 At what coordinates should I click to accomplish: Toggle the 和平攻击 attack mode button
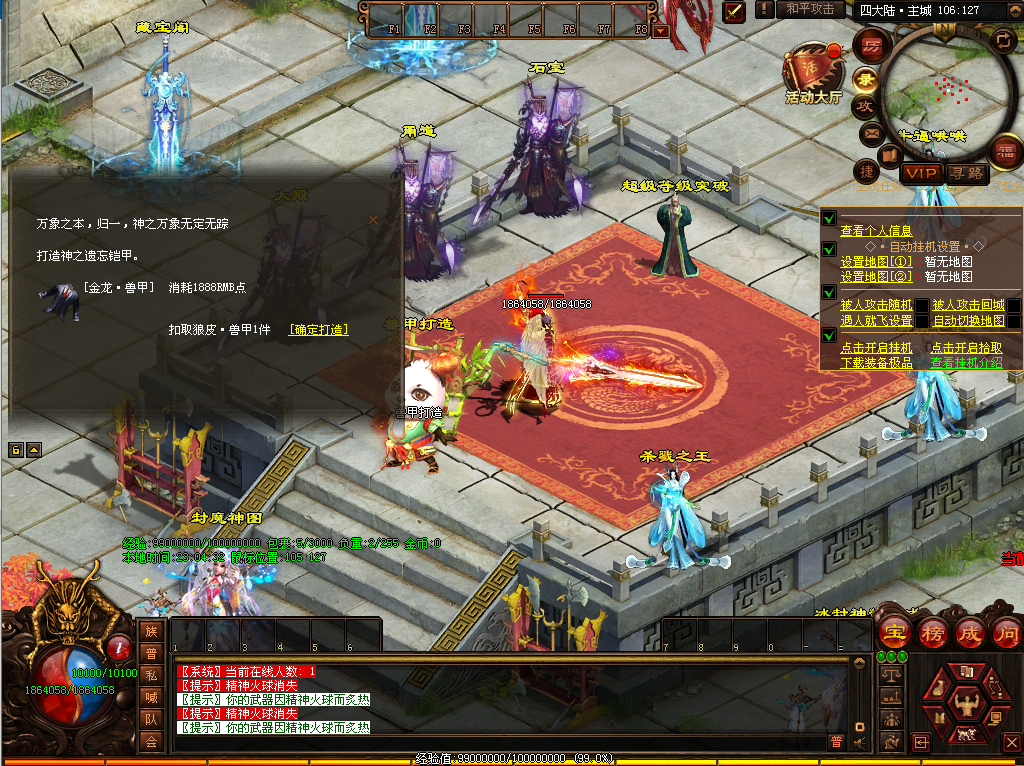point(810,9)
